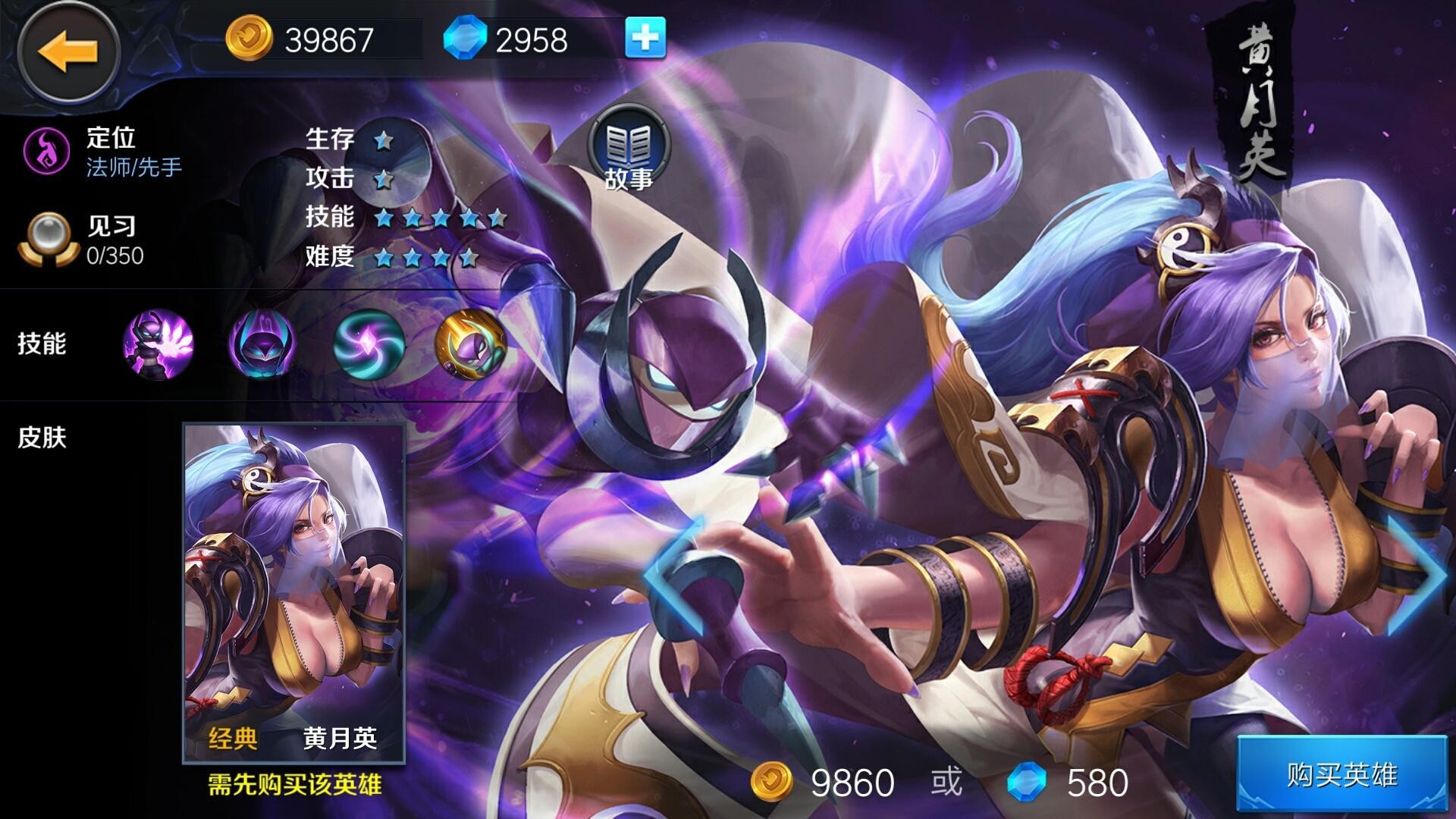Viewport: 1456px width, 819px height.
Task: Select the 经典 黄月英 skin card
Action: [294, 593]
